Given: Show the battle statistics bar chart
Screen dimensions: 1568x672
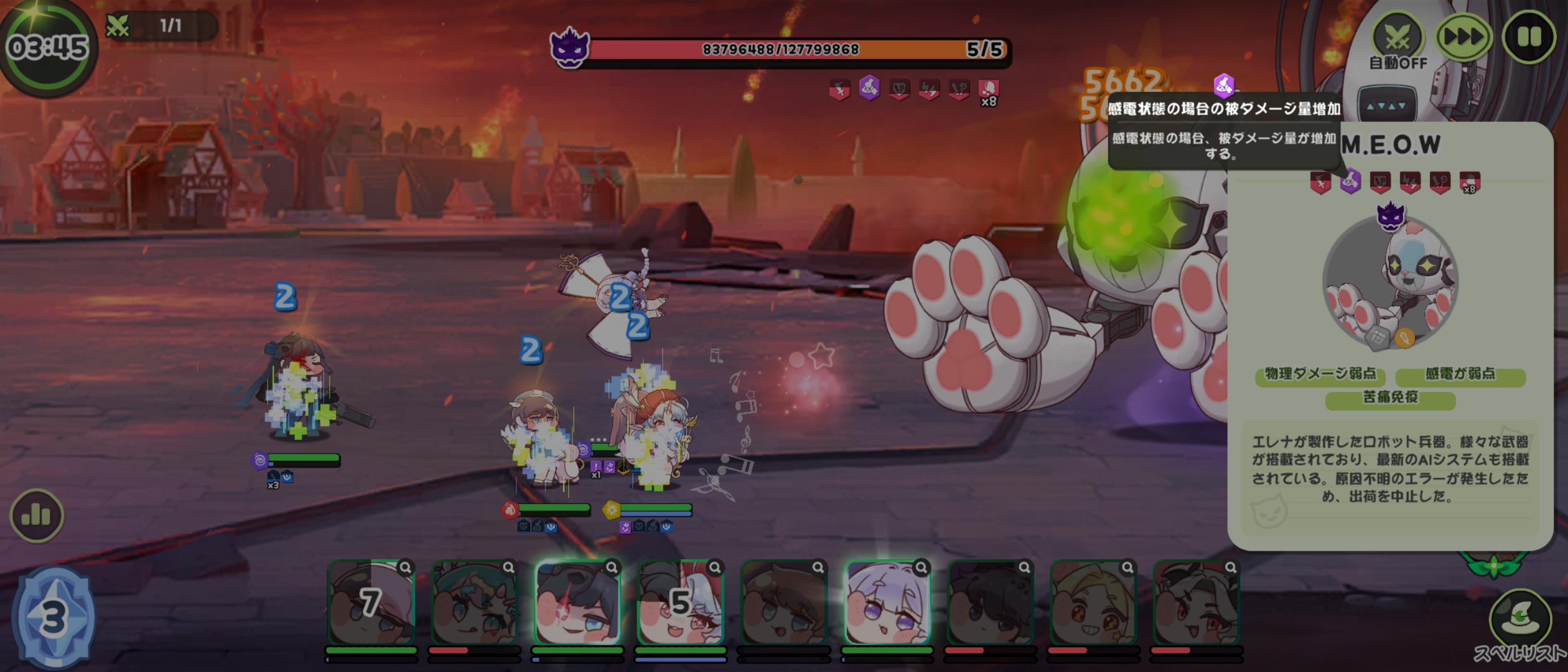Looking at the screenshot, I should [36, 515].
